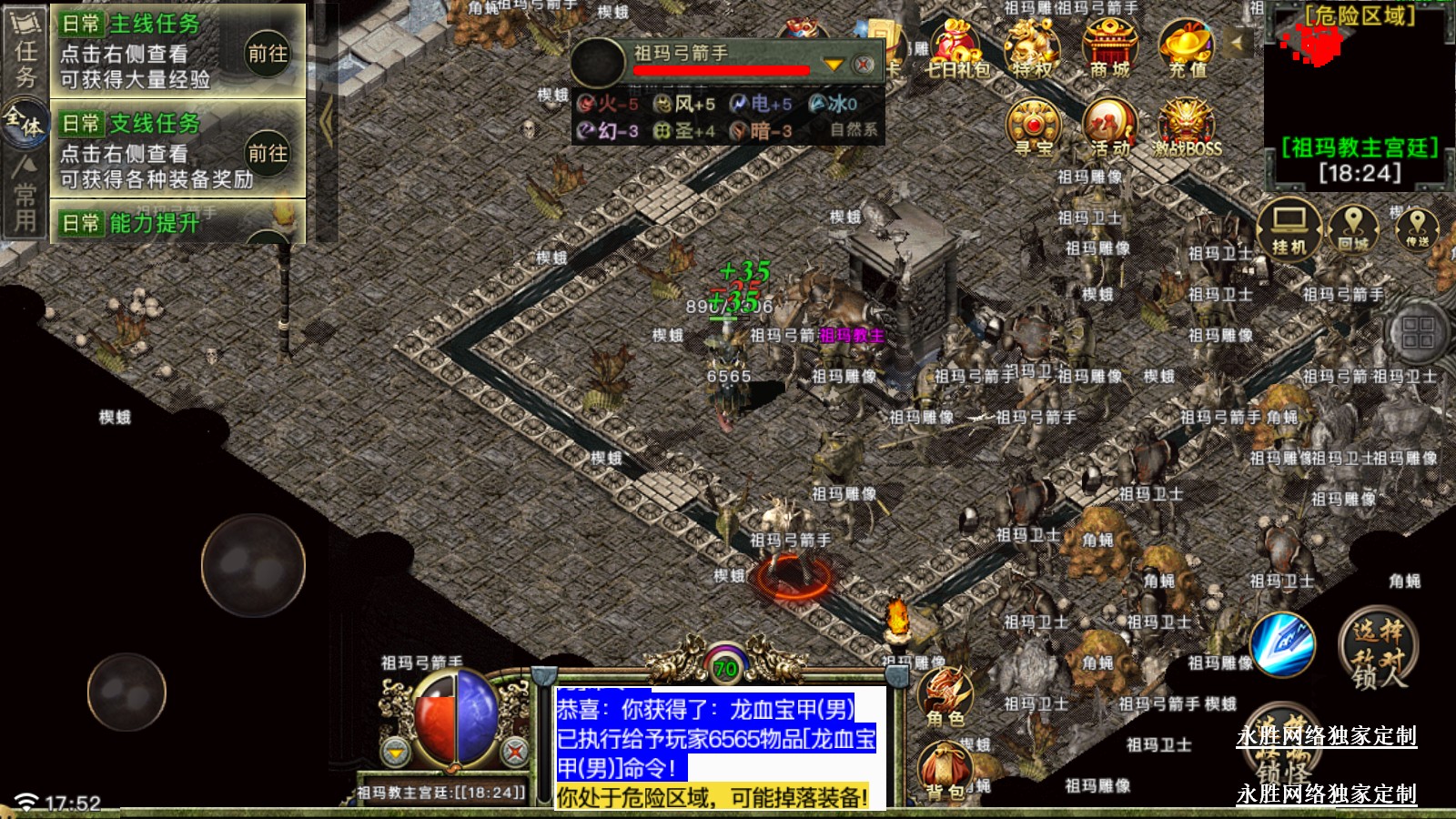Open the 七日礼包 seven-day gift pack

[x=956, y=49]
